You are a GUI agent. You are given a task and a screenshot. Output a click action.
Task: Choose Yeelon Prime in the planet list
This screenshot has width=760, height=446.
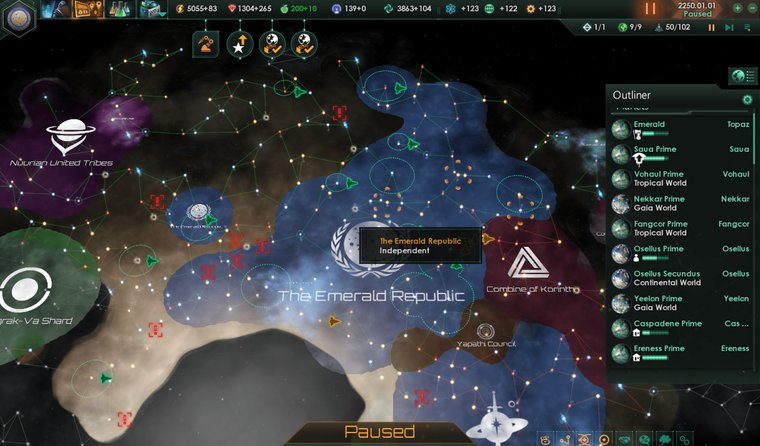(x=680, y=303)
